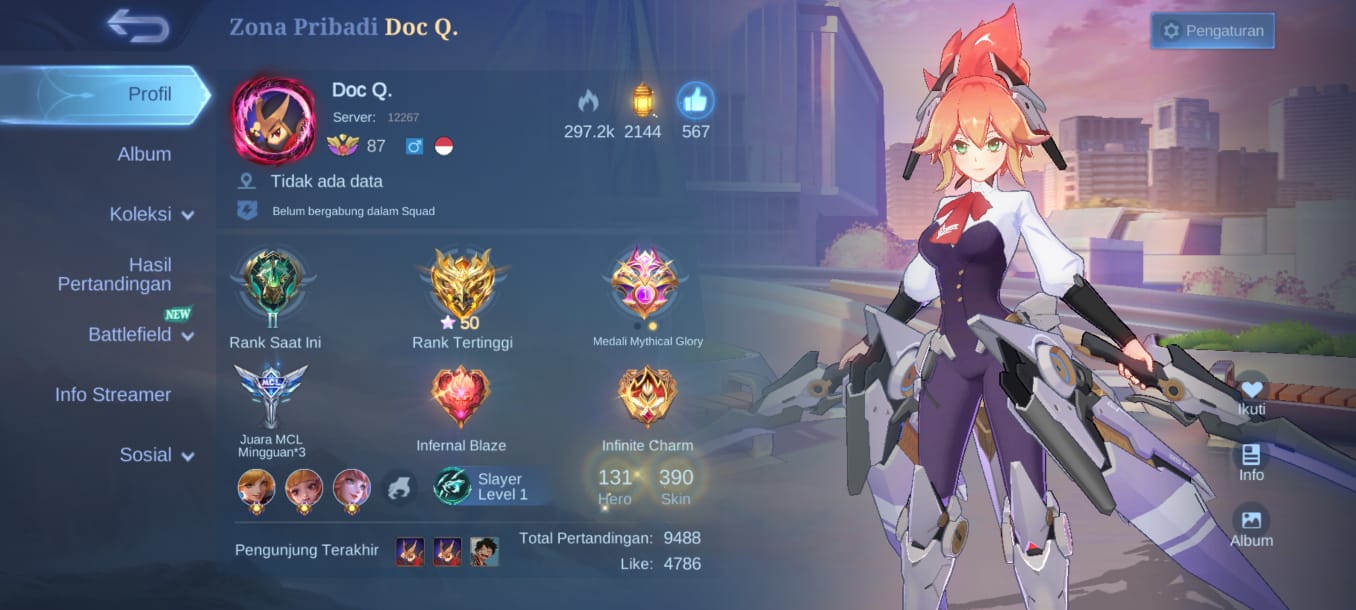Screen dimensions: 1356x610
Task: Show Hasil Pertandingan match results
Action: coord(114,274)
